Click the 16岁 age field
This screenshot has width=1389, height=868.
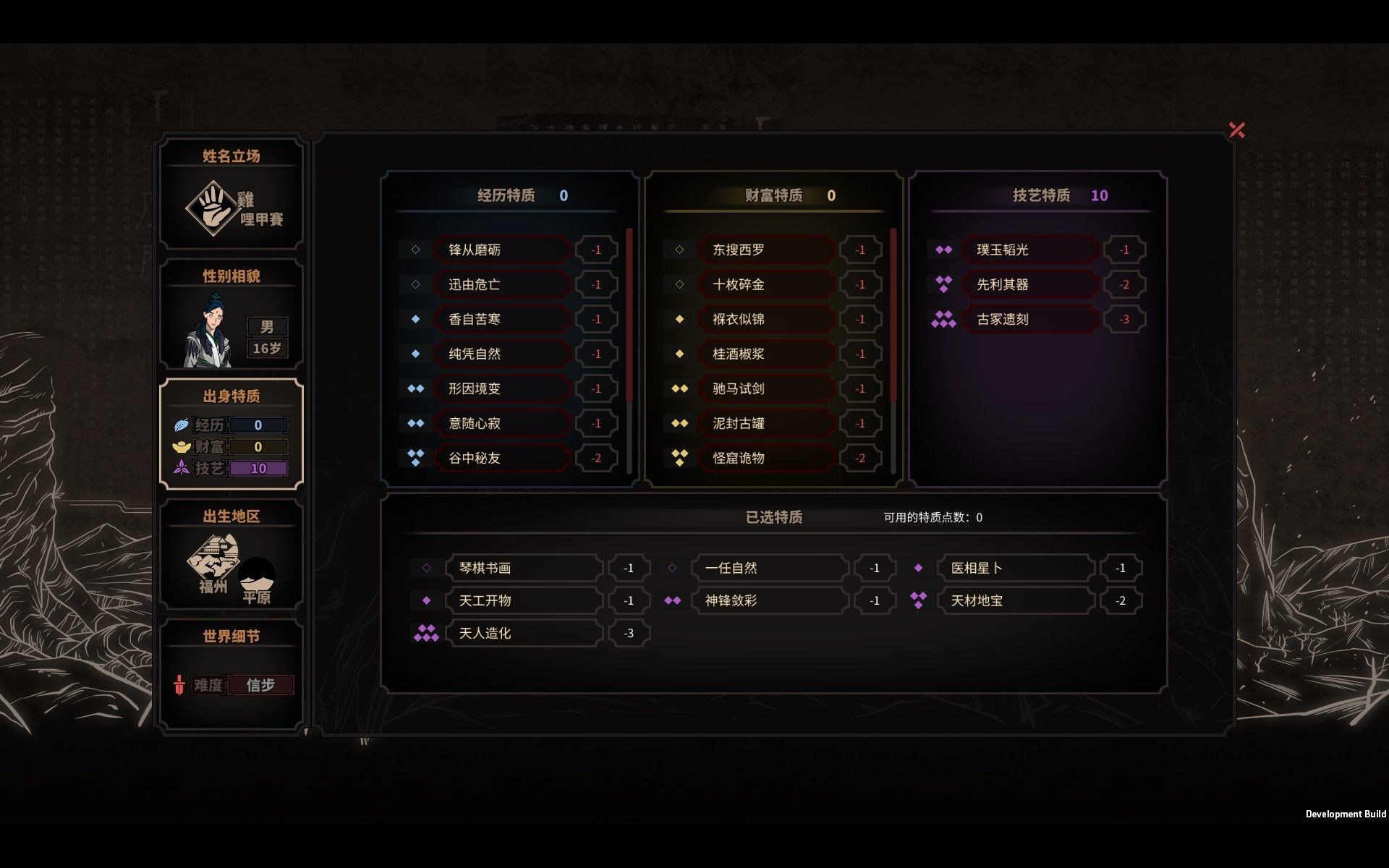point(268,348)
